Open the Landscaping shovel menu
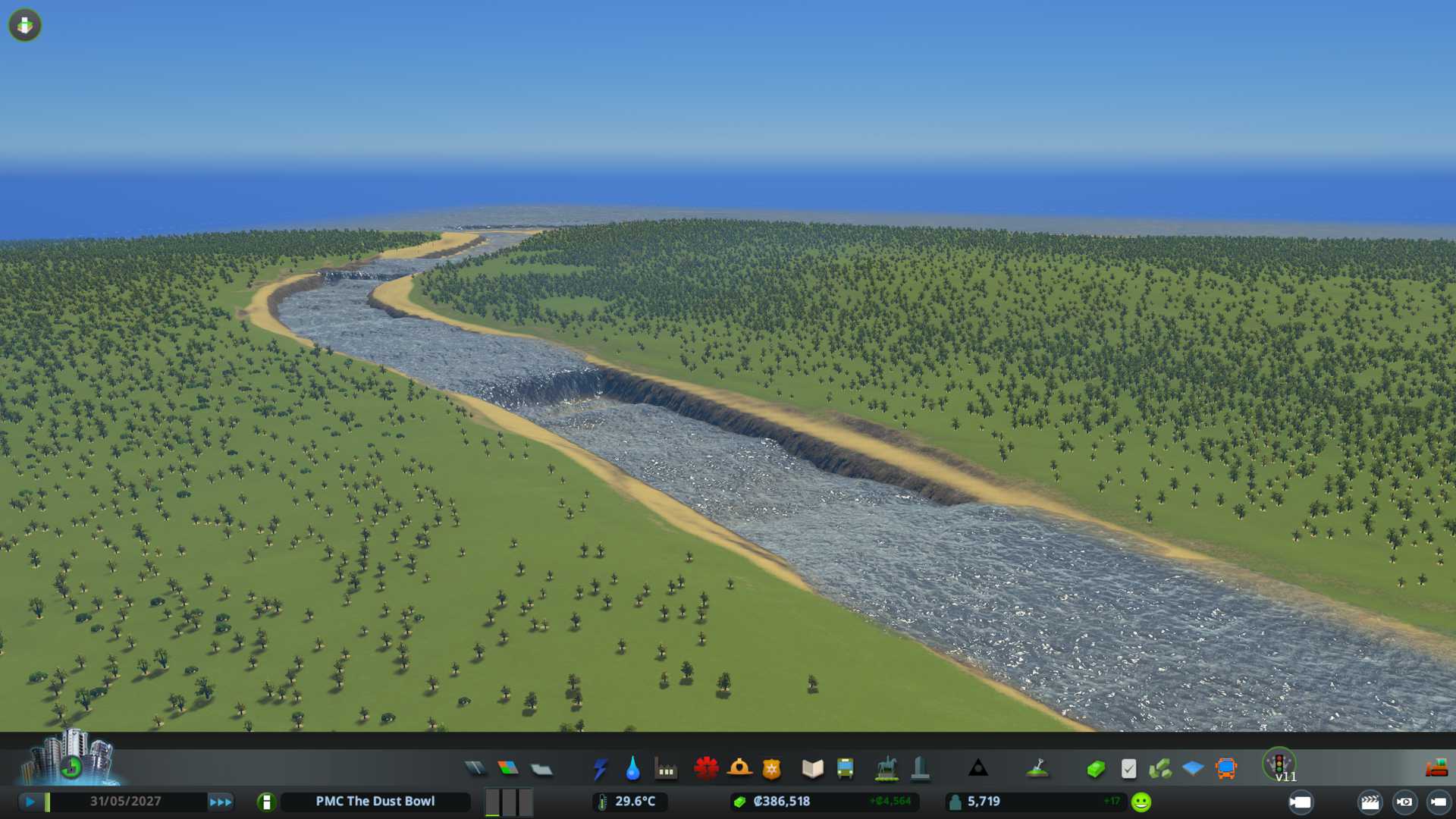The height and width of the screenshot is (819, 1456). [x=1037, y=769]
